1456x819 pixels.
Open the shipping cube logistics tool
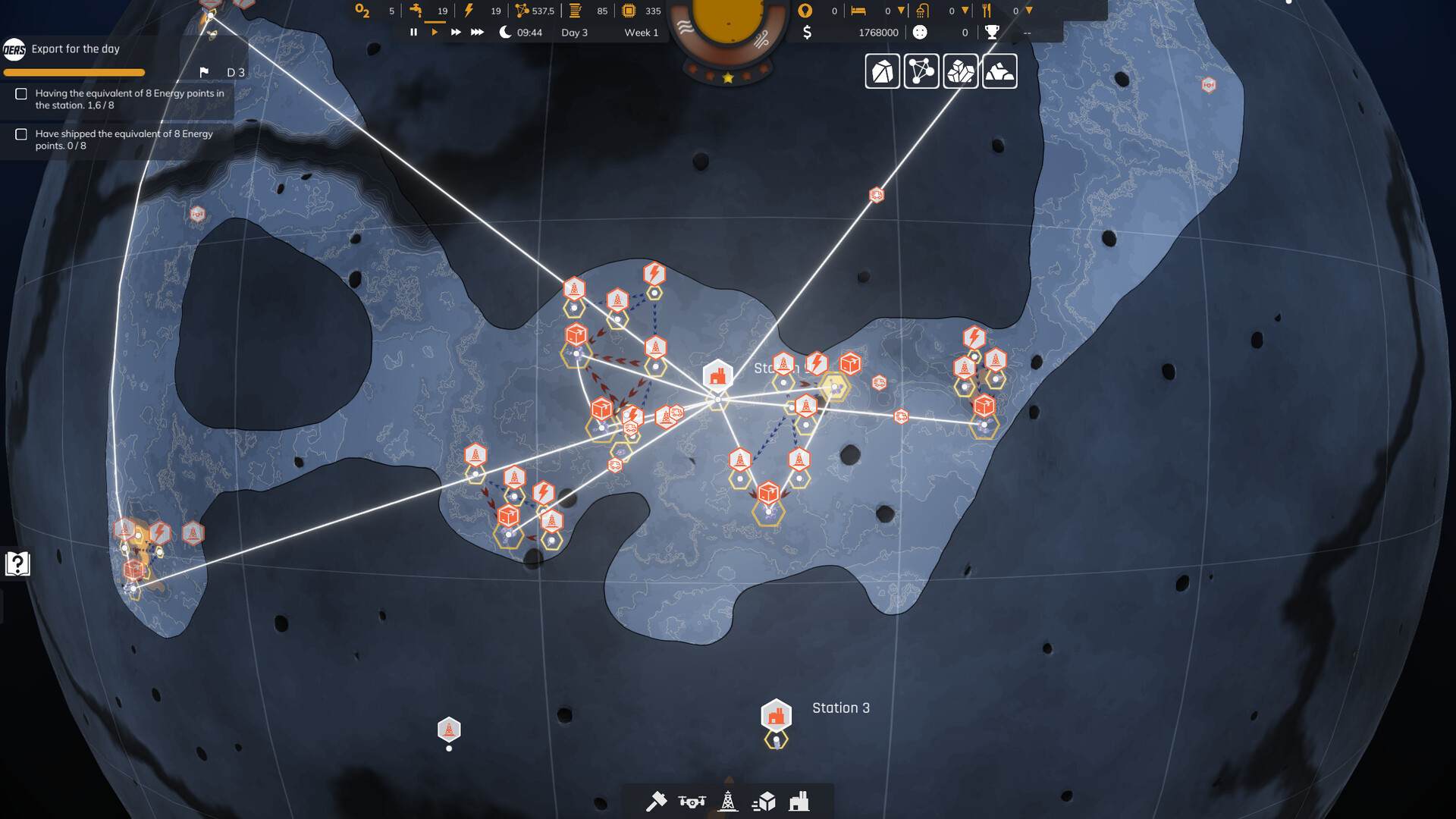[x=764, y=802]
